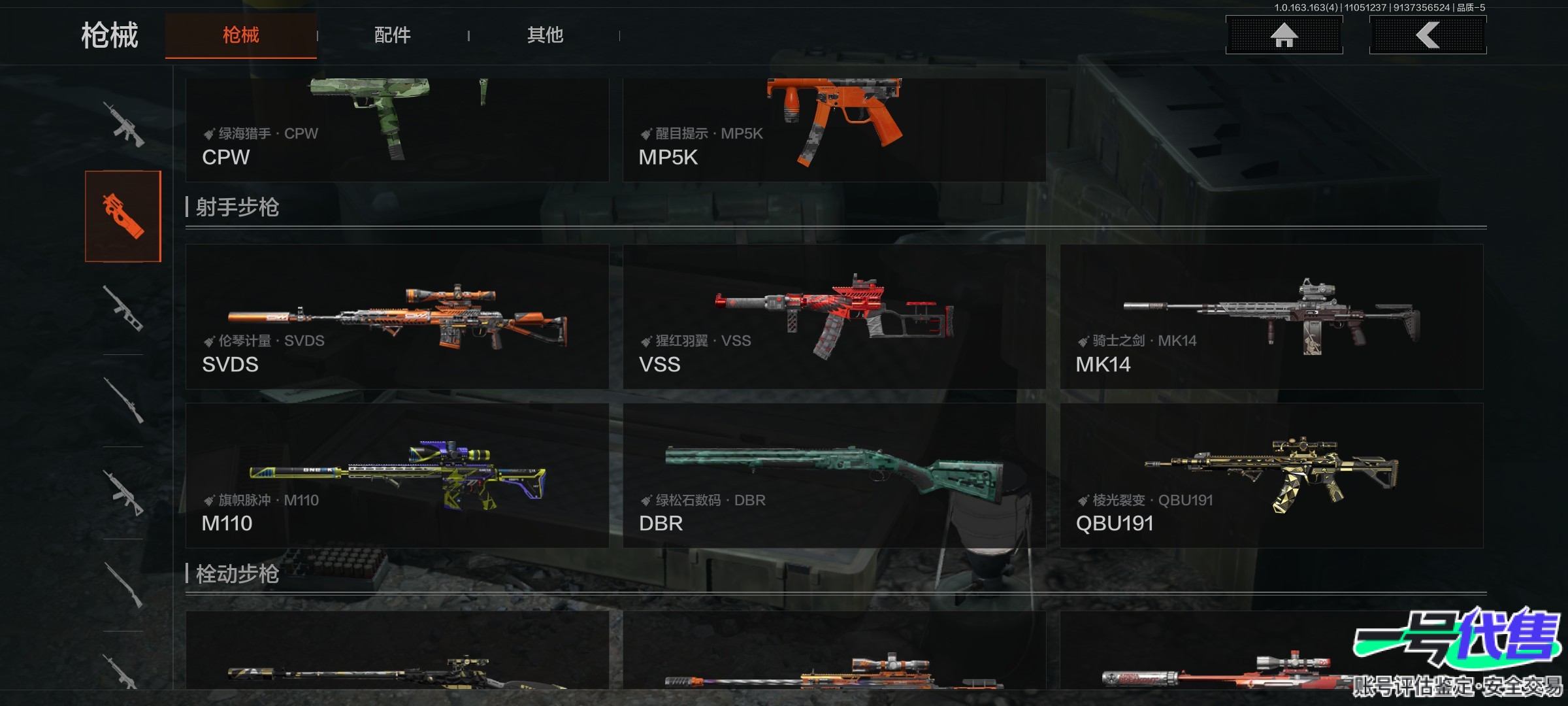Screen dimensions: 1568x706
Task: Switch to the 其他 tab
Action: pos(545,35)
